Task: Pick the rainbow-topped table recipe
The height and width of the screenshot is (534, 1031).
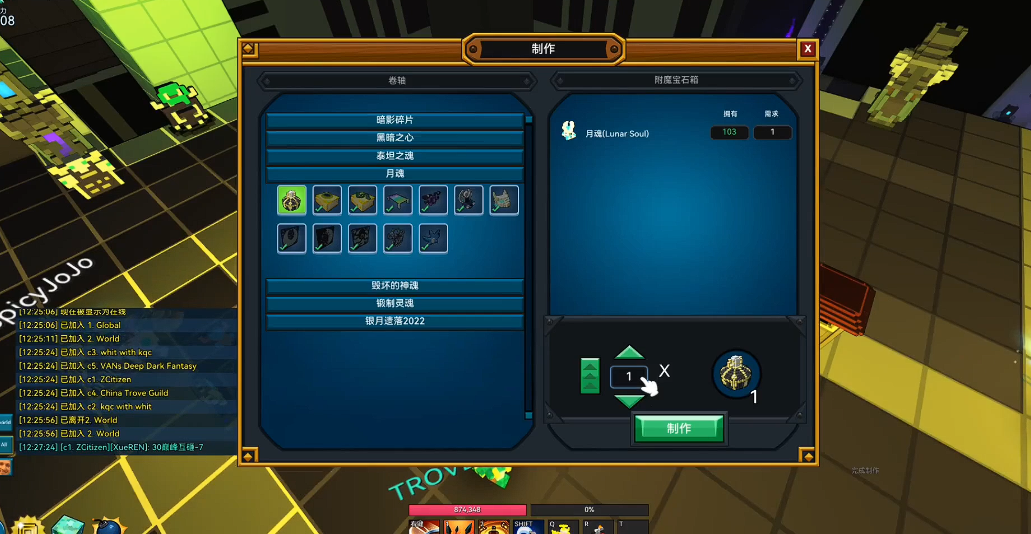Action: [398, 200]
